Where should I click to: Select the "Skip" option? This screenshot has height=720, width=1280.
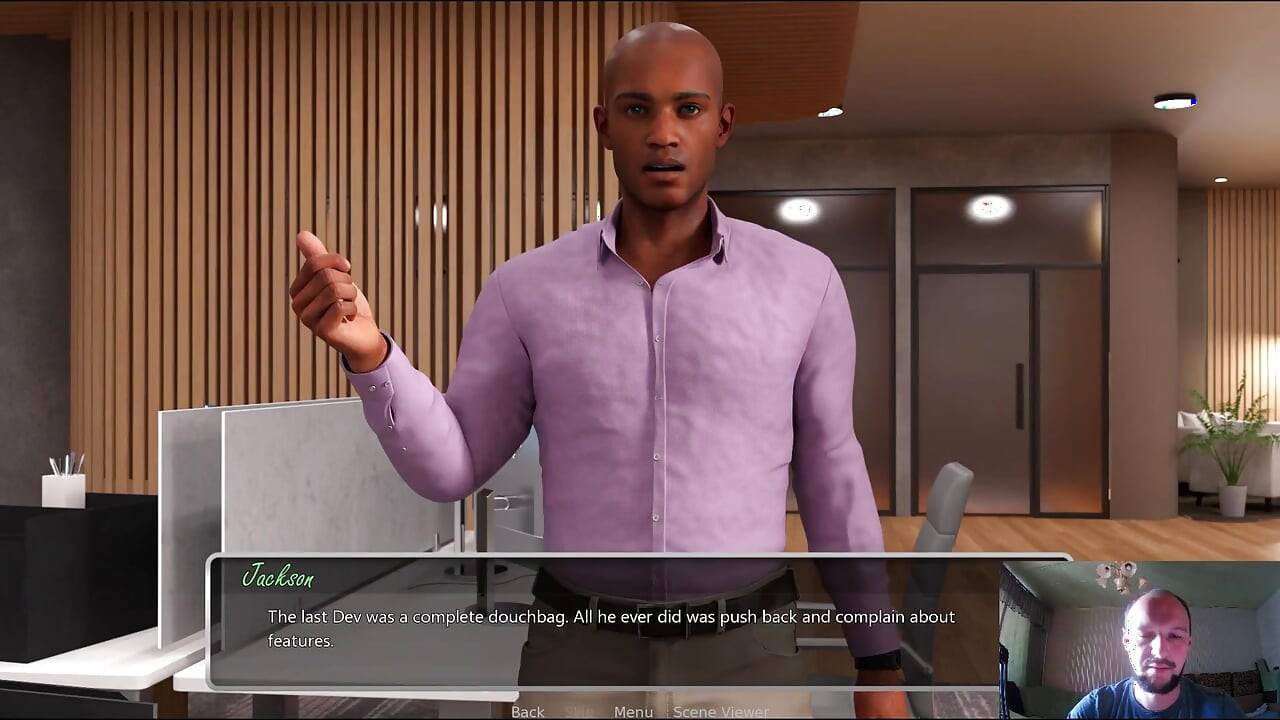[x=577, y=711]
